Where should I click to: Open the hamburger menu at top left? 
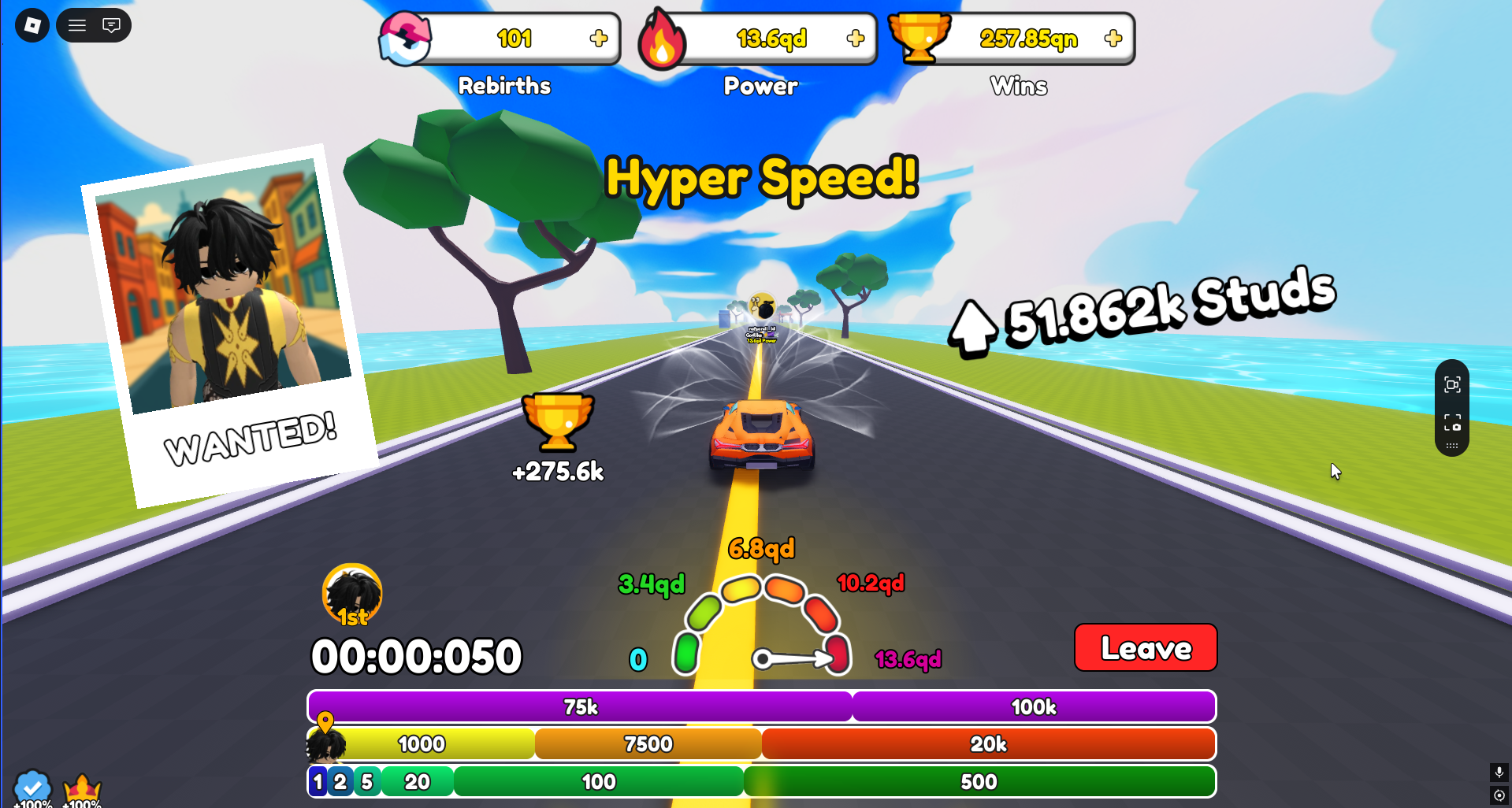[76, 24]
